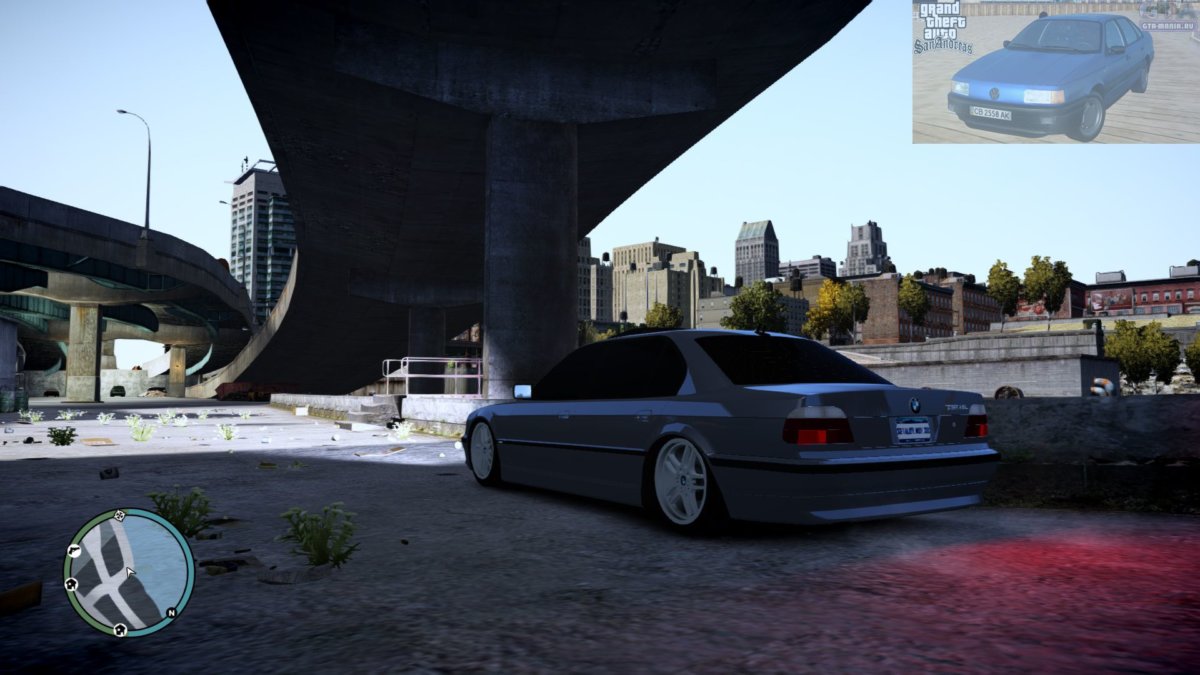Click the circular radar minimap
This screenshot has width=1200, height=675.
[128, 572]
